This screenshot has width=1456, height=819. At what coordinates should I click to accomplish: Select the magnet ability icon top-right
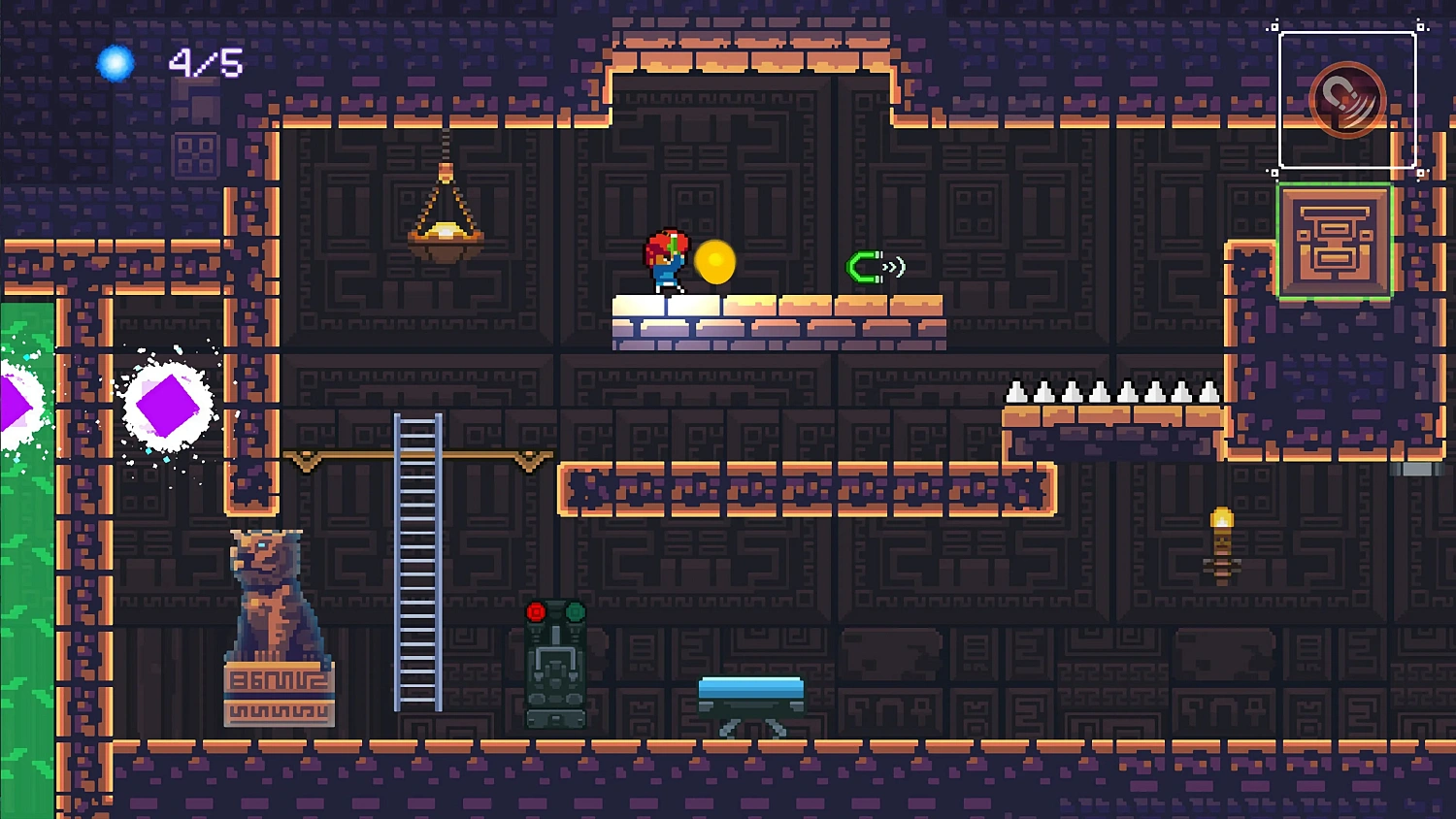click(x=1349, y=97)
